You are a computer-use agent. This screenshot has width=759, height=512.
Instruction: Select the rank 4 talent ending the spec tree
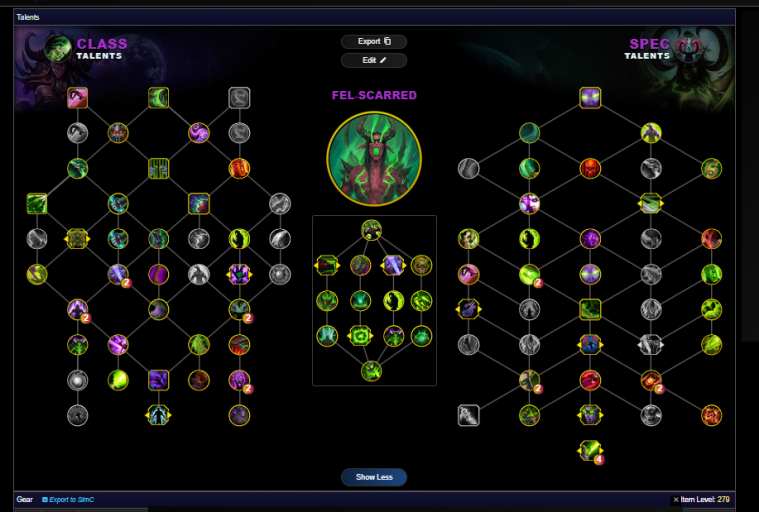[590, 450]
